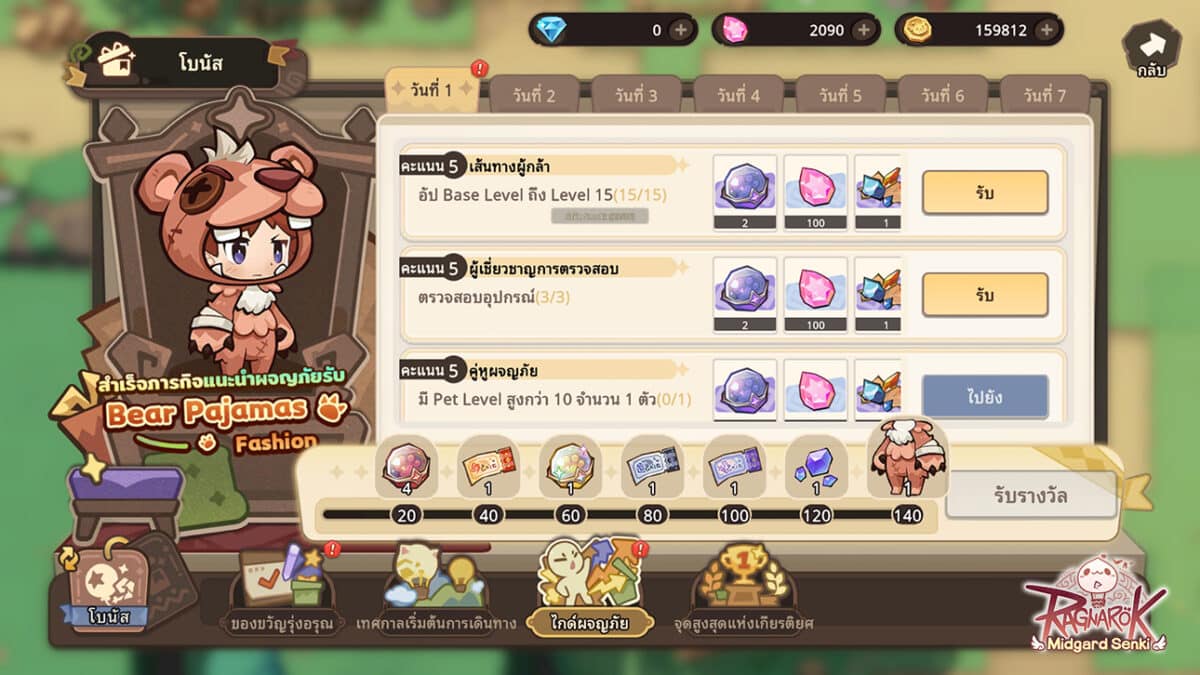Show the วันที่ 6 tab

tap(942, 96)
